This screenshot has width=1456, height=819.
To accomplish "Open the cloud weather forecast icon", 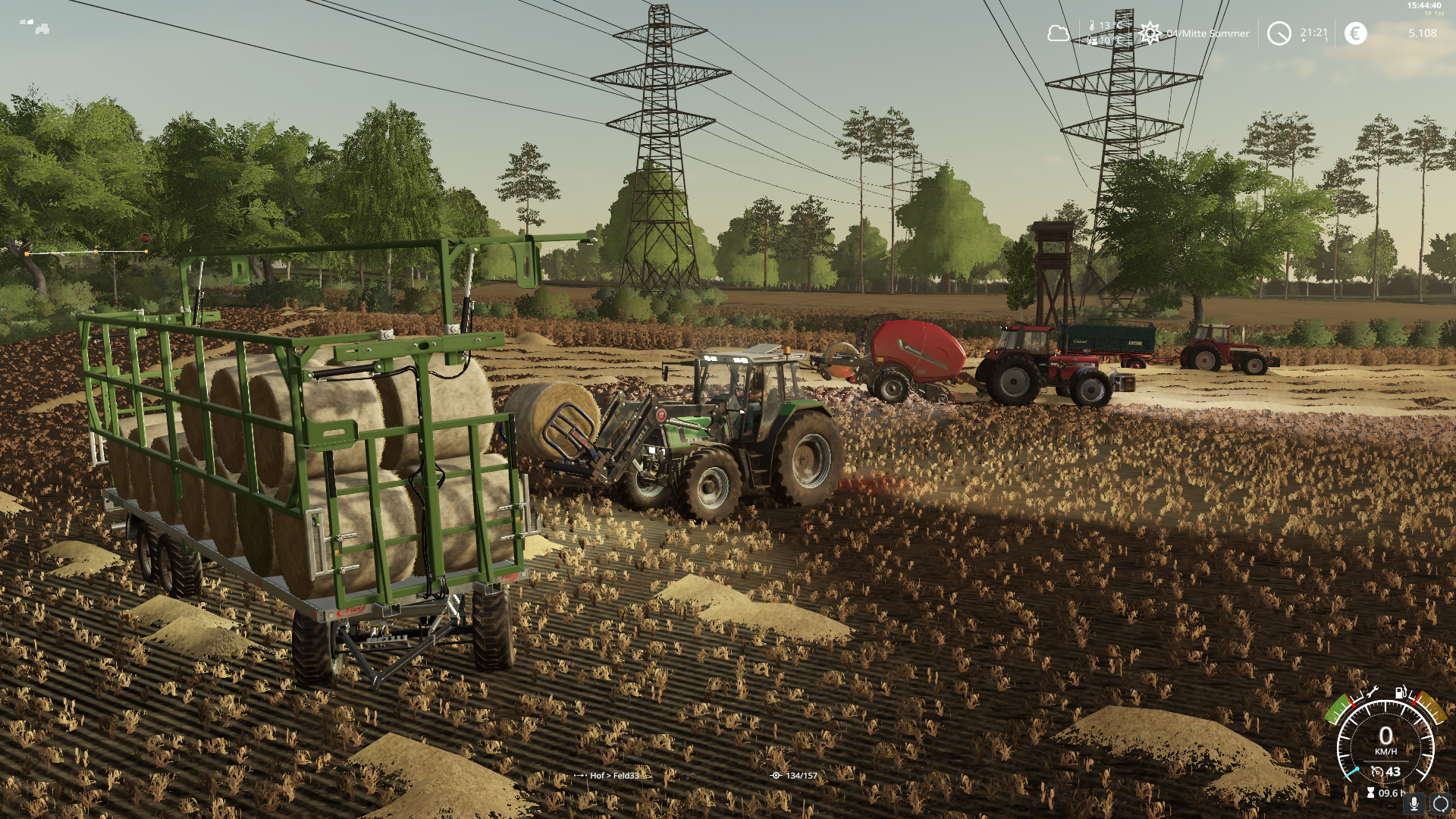I will click(x=1058, y=33).
